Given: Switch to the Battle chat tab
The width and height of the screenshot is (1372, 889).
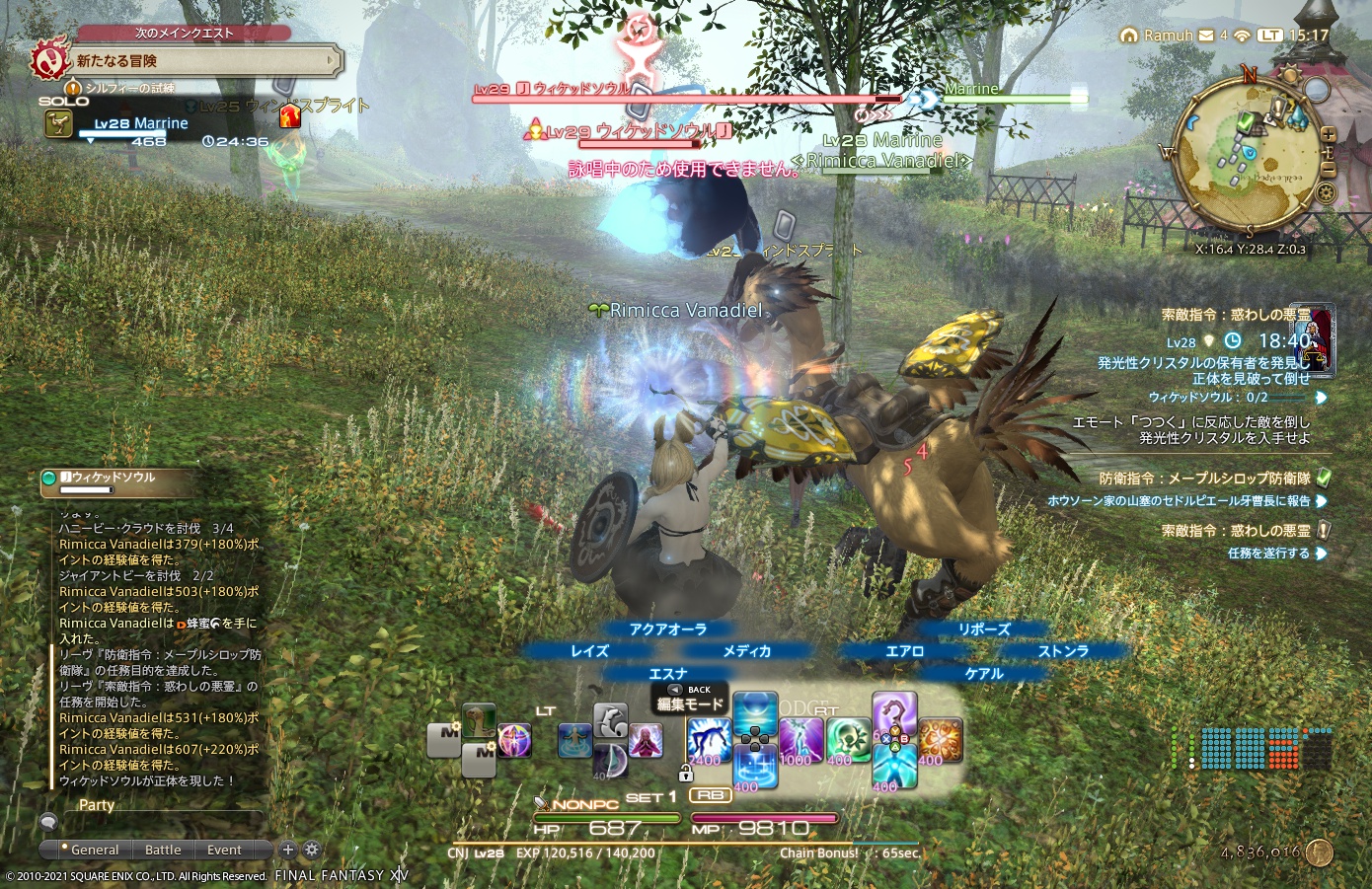Looking at the screenshot, I should pos(163,850).
